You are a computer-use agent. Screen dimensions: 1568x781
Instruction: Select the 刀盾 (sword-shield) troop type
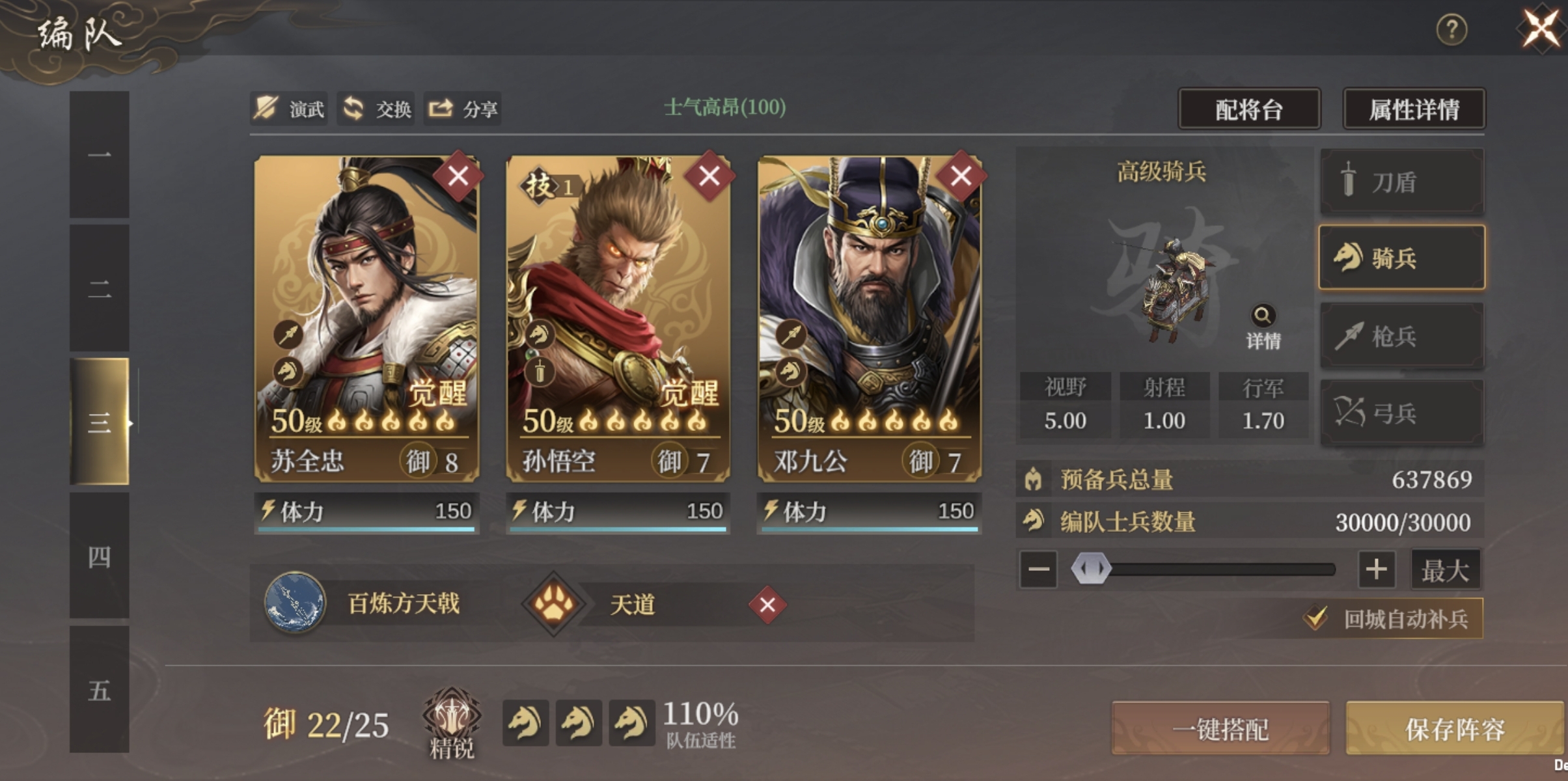(1402, 181)
